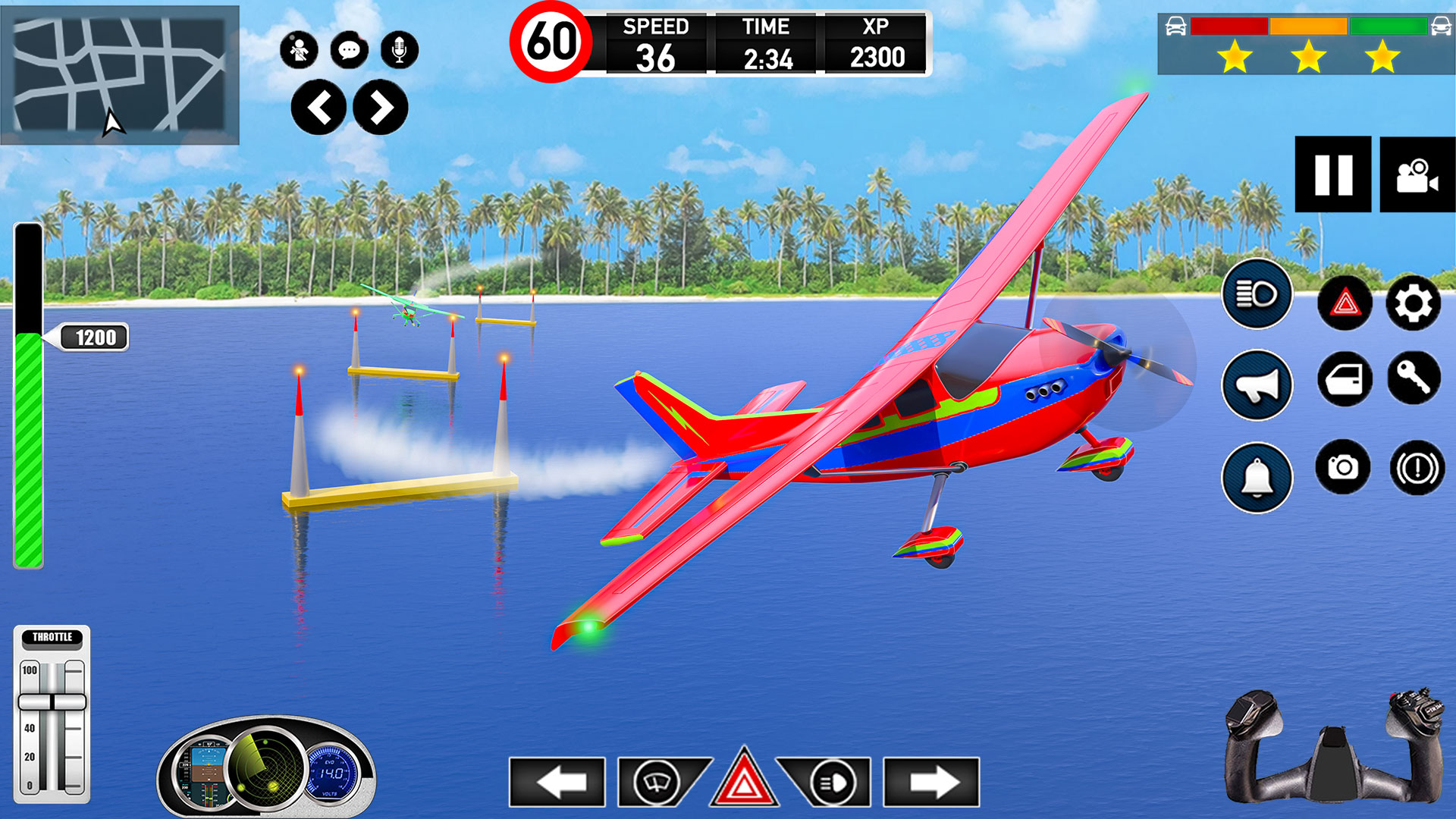This screenshot has height=819, width=1456.
Task: Open the left camera angle chevron
Action: pos(319,106)
